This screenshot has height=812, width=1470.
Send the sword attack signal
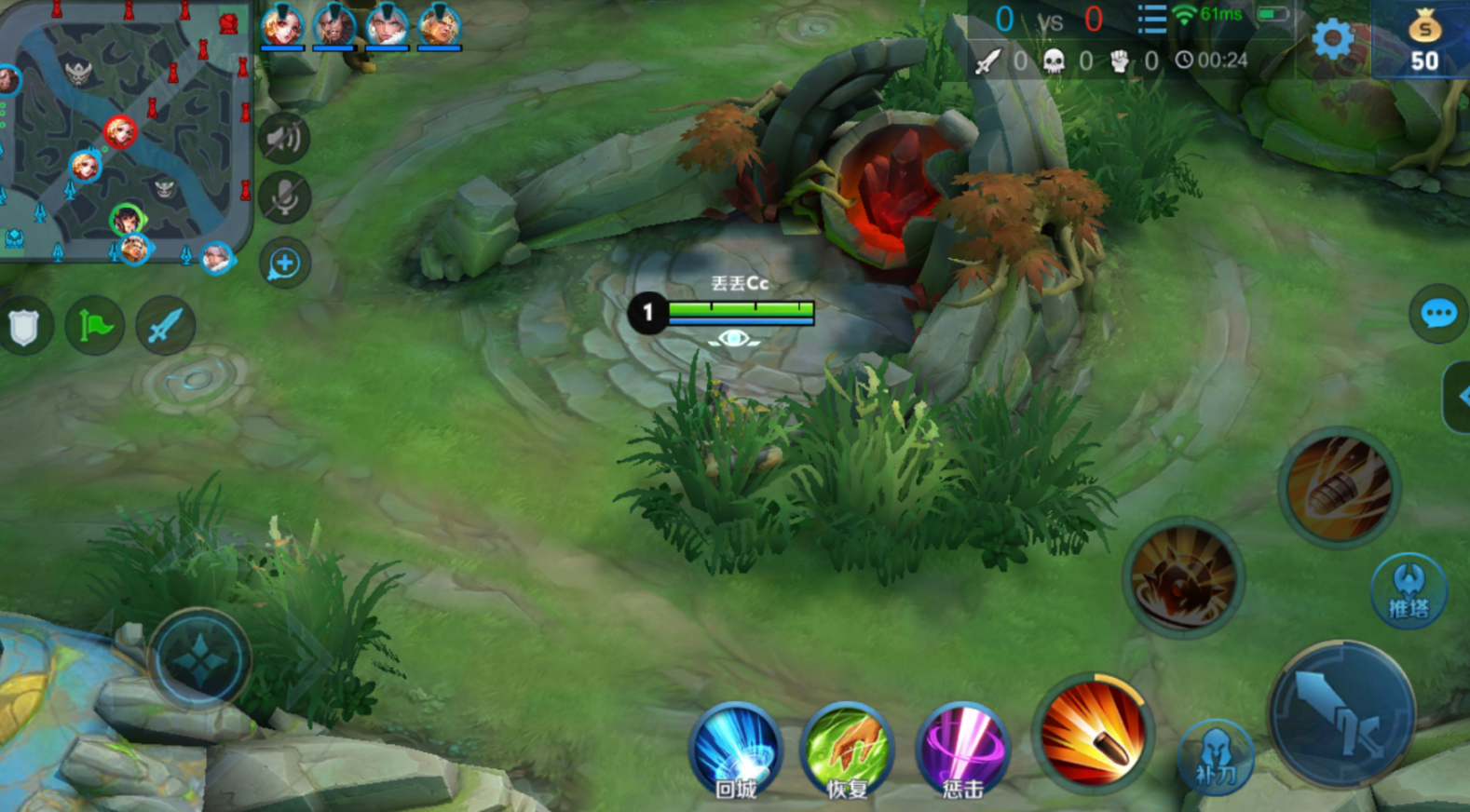point(165,326)
